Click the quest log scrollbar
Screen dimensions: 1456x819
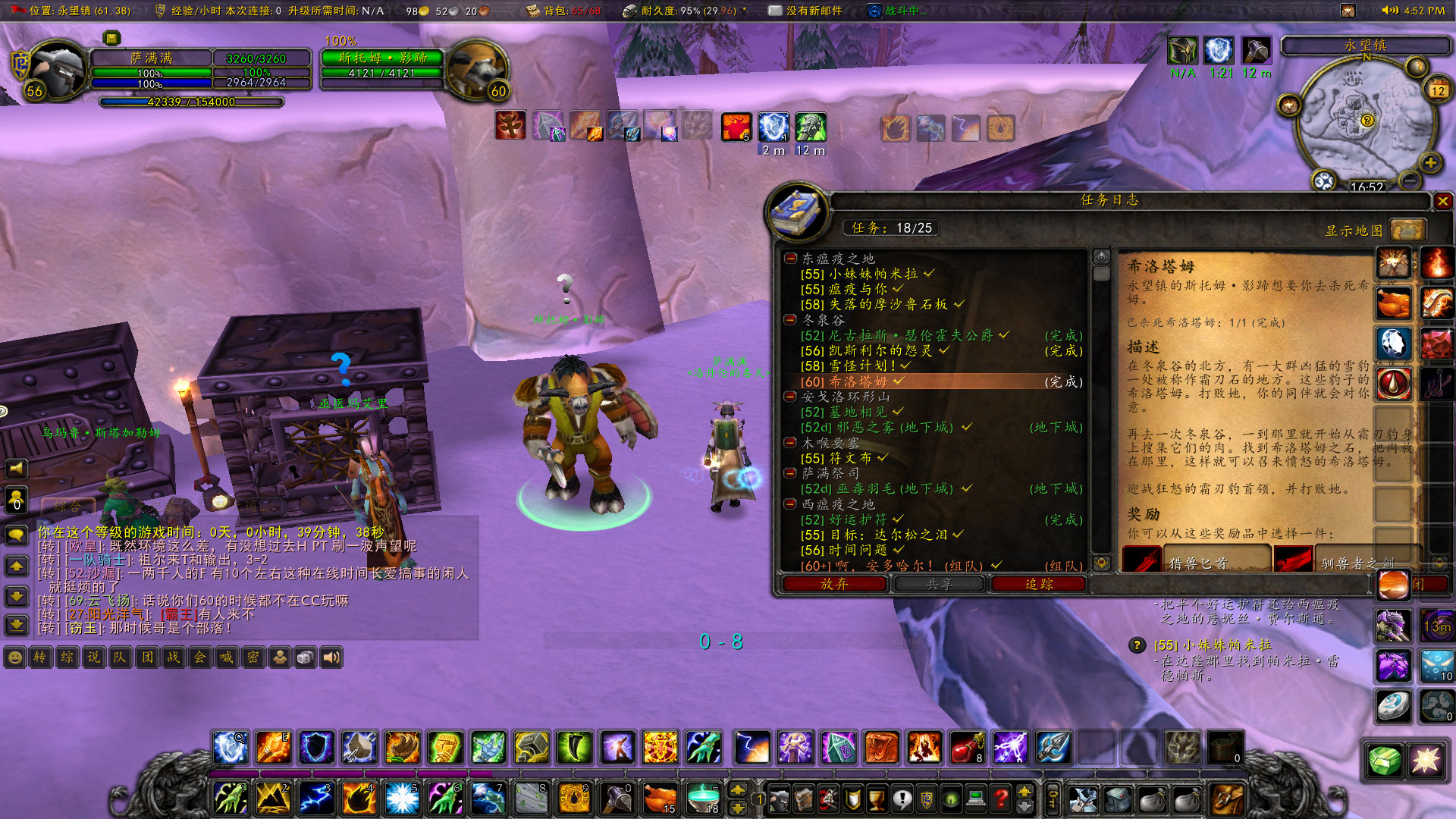tap(1101, 277)
